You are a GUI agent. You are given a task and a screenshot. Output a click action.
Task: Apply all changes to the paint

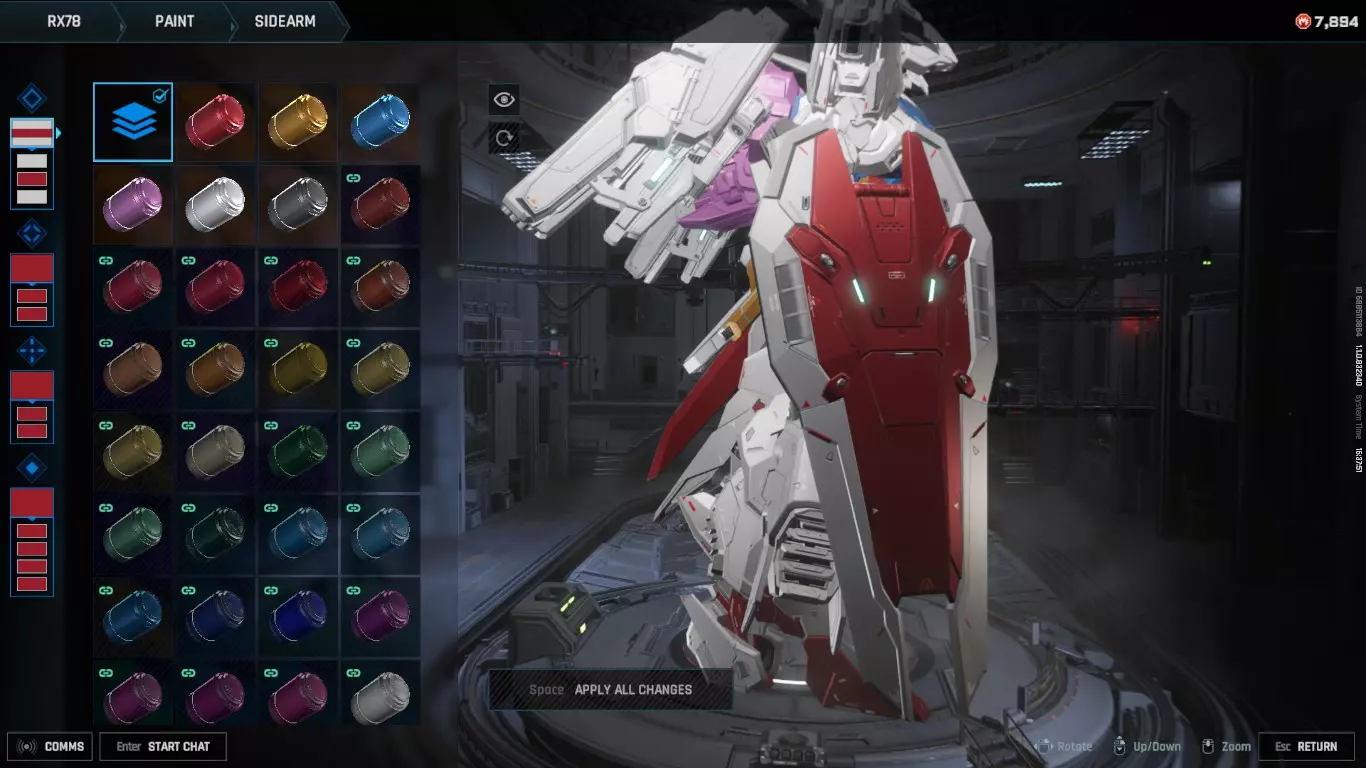(611, 690)
